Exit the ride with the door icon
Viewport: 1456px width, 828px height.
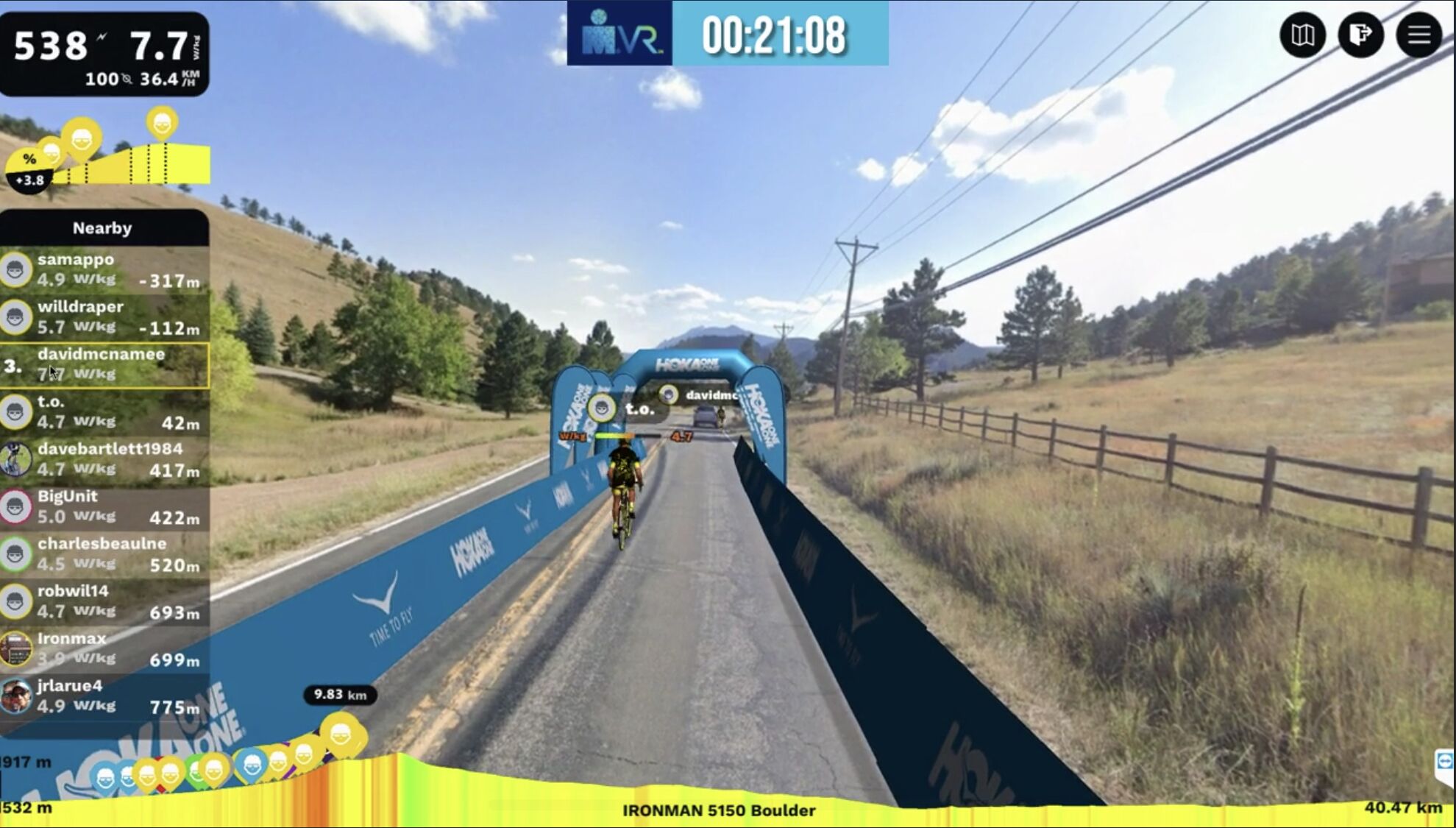[x=1360, y=35]
